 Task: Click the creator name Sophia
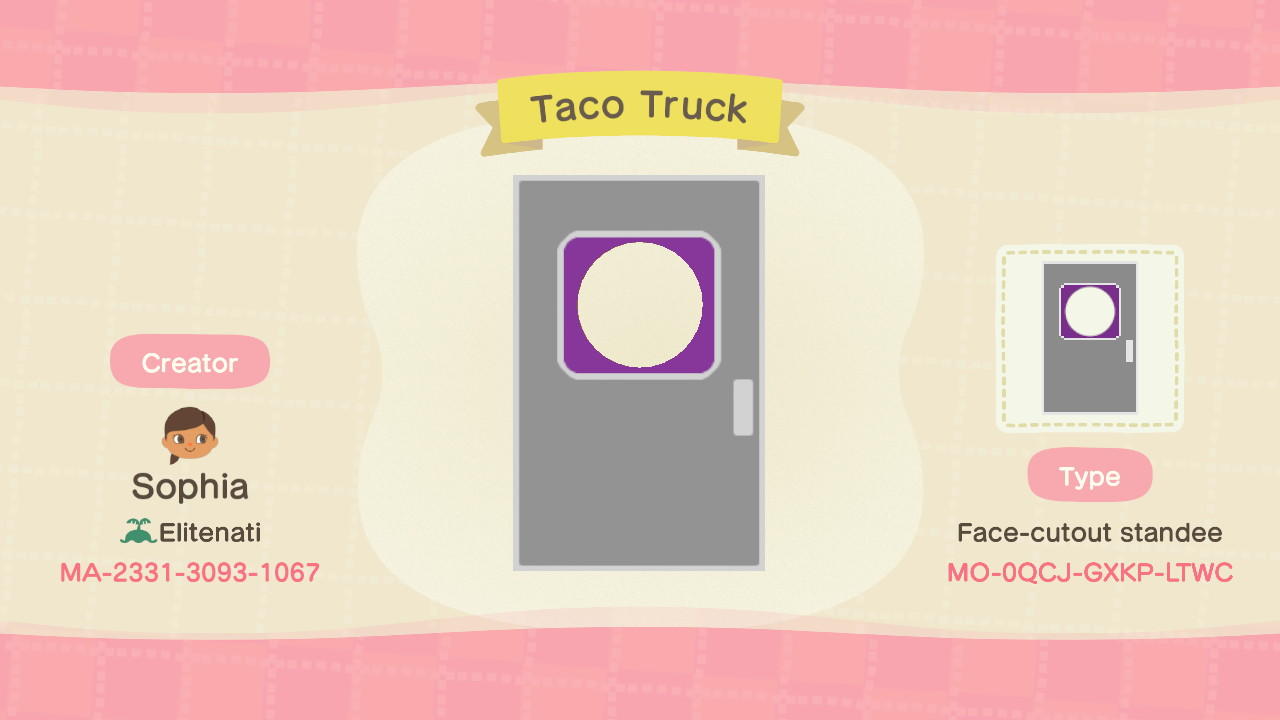click(189, 487)
